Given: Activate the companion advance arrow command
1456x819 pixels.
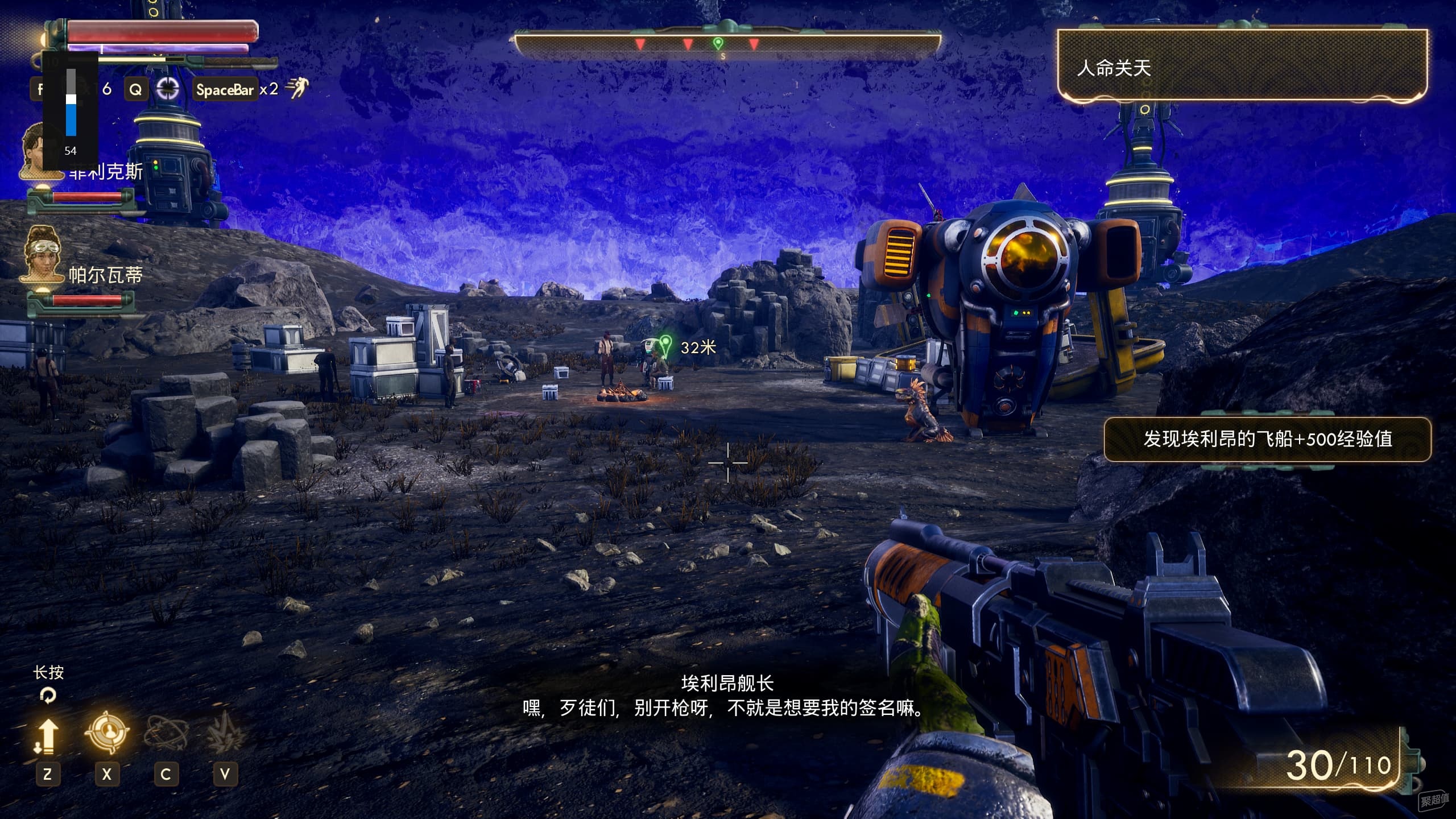Looking at the screenshot, I should pos(47,736).
